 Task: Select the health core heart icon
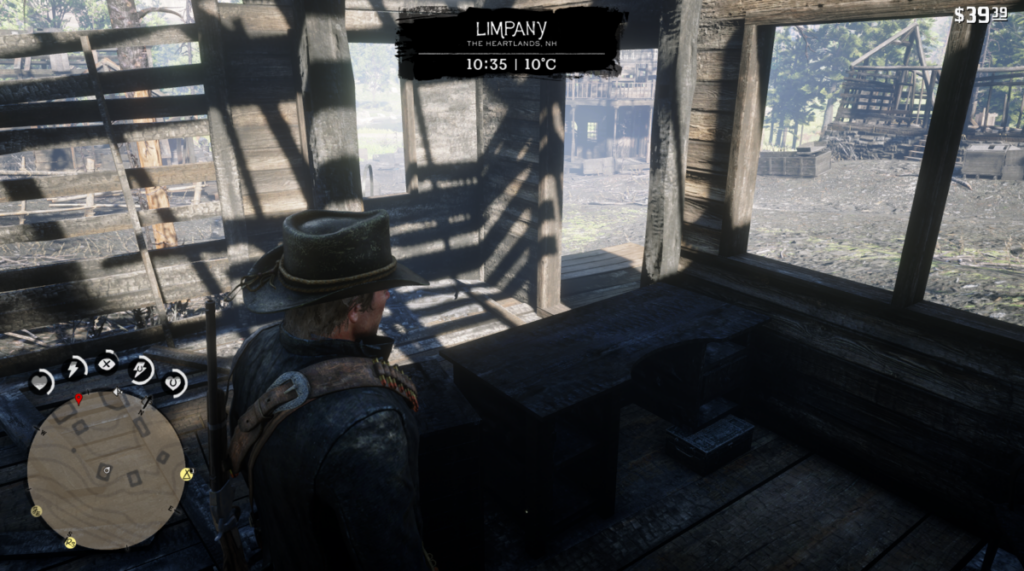41,381
